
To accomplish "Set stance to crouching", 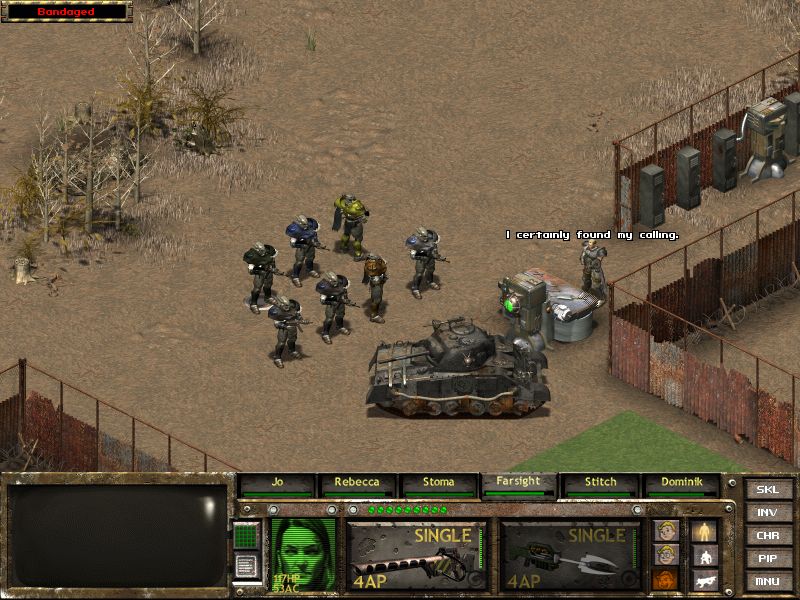I will 704,555.
